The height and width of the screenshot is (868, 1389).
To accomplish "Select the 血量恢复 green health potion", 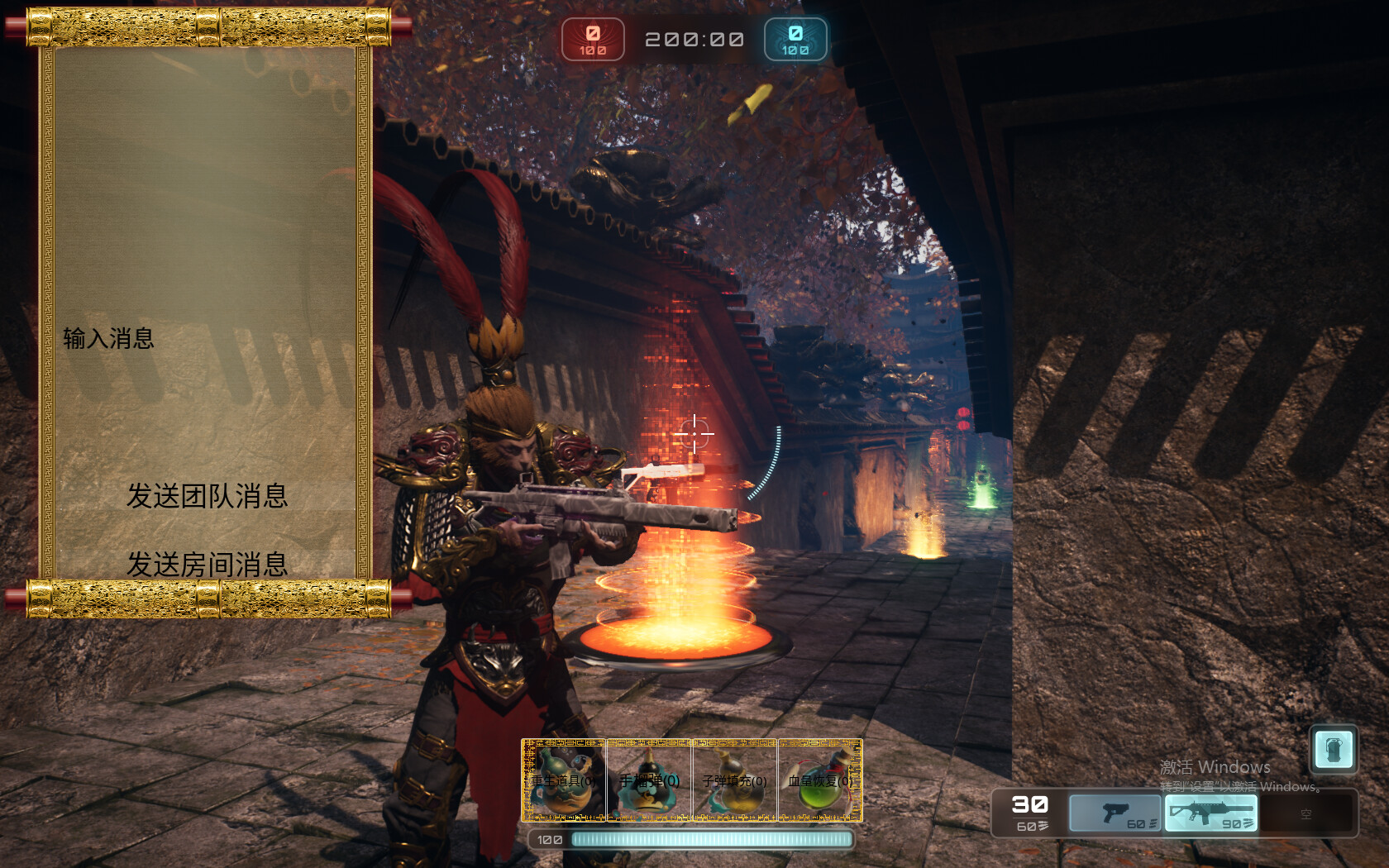I will point(819,780).
